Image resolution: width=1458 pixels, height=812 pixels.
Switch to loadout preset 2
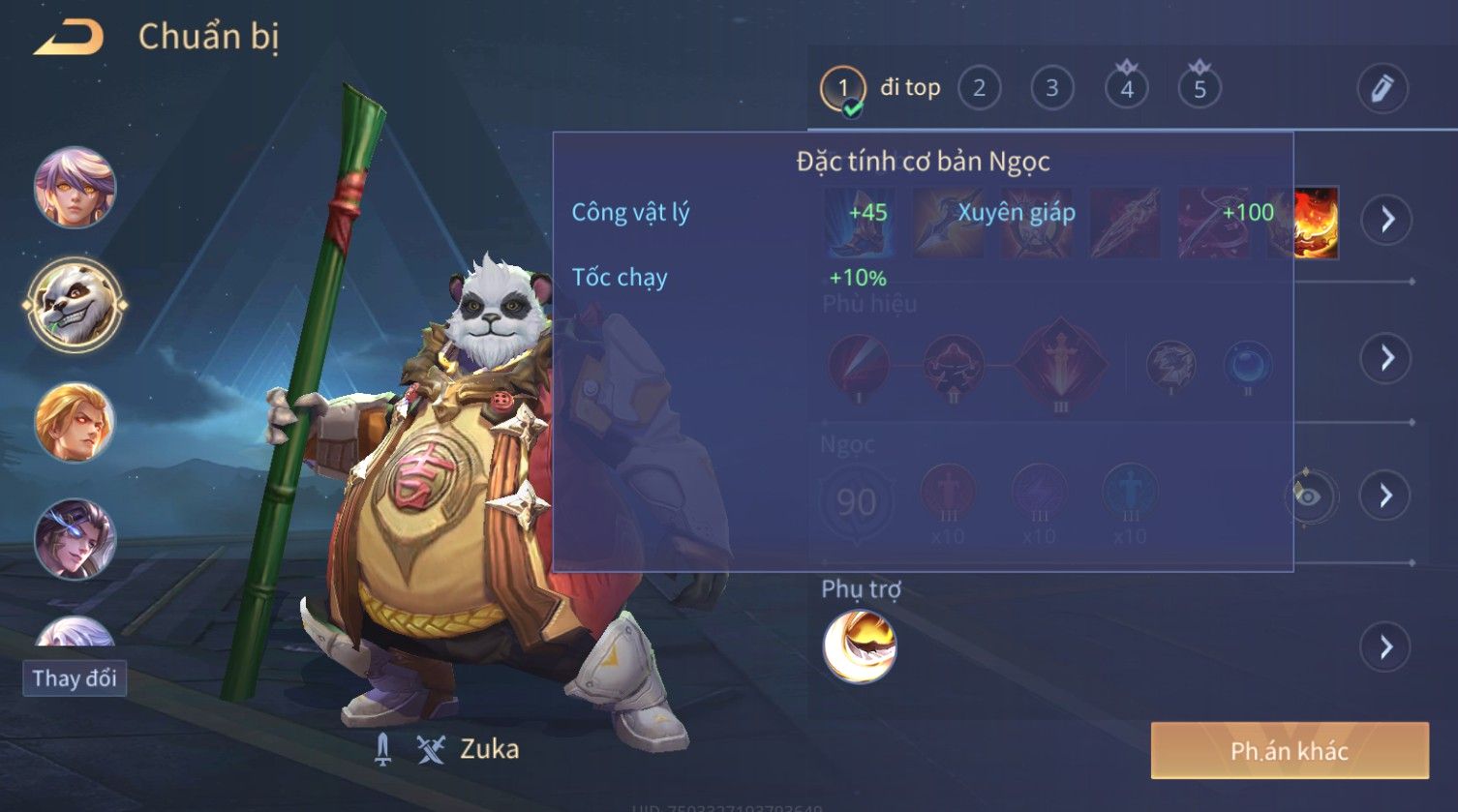coord(979,89)
